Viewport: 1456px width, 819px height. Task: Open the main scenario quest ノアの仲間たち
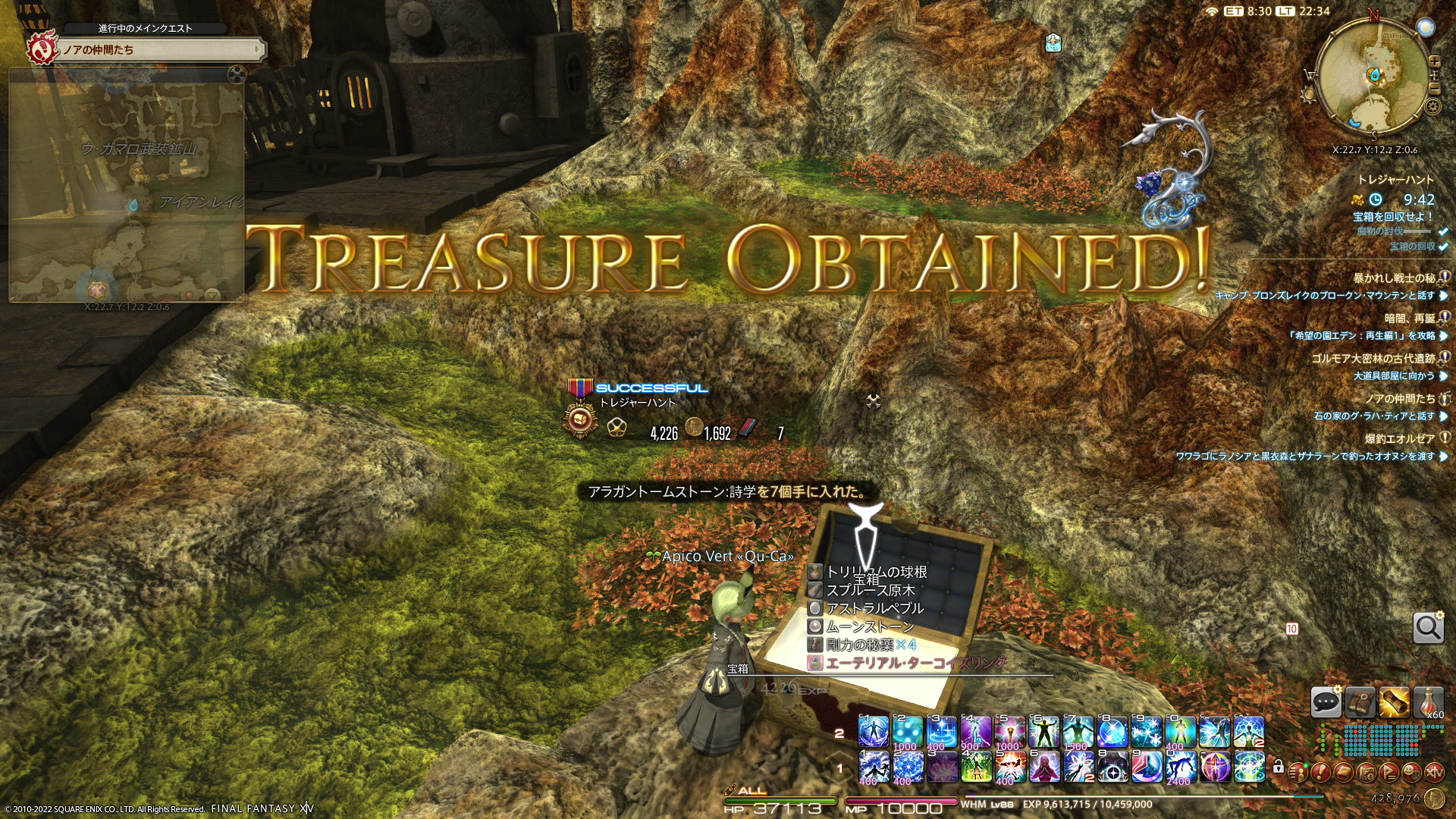[159, 50]
